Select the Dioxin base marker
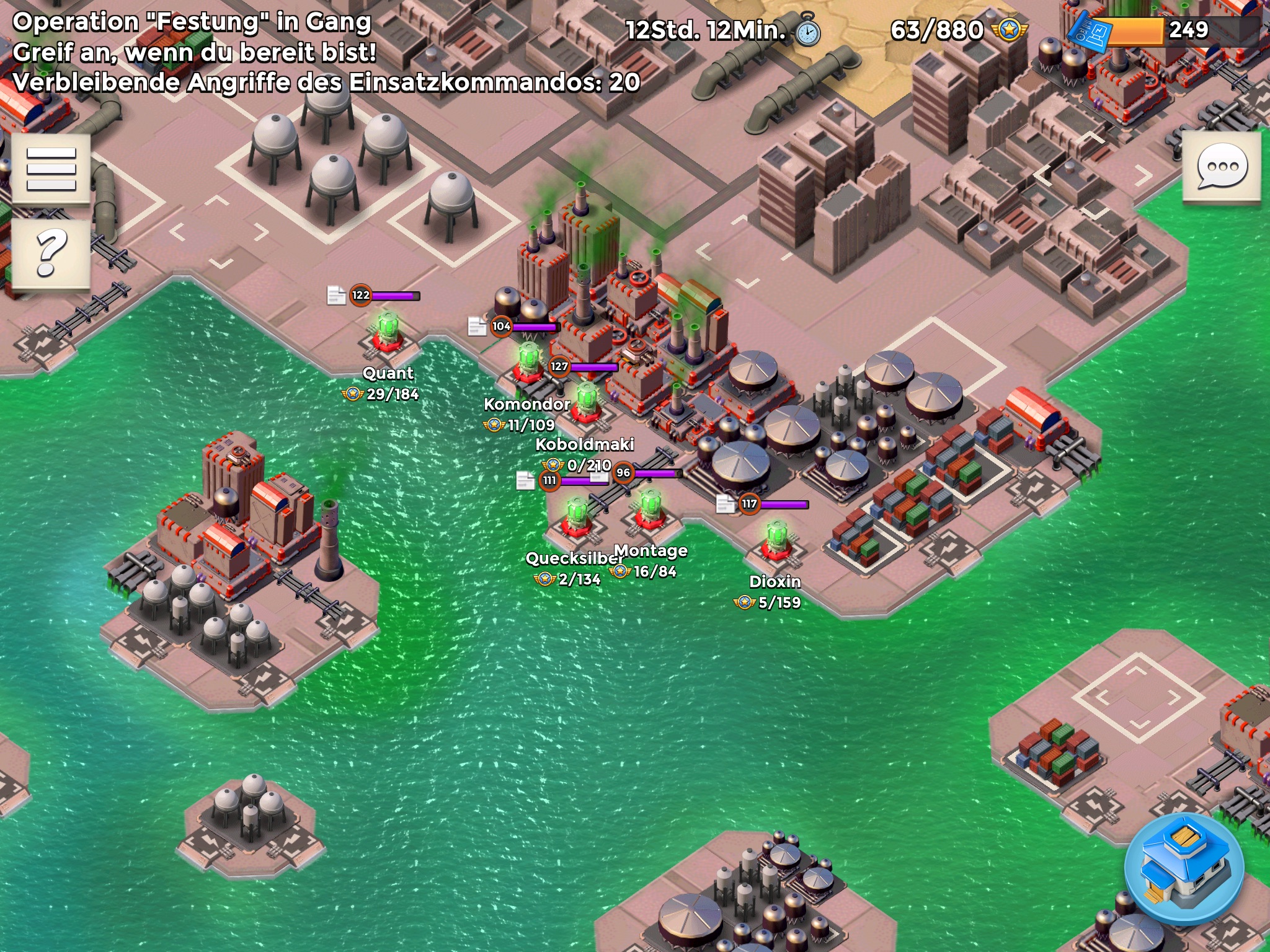1270x952 pixels. coord(776,541)
